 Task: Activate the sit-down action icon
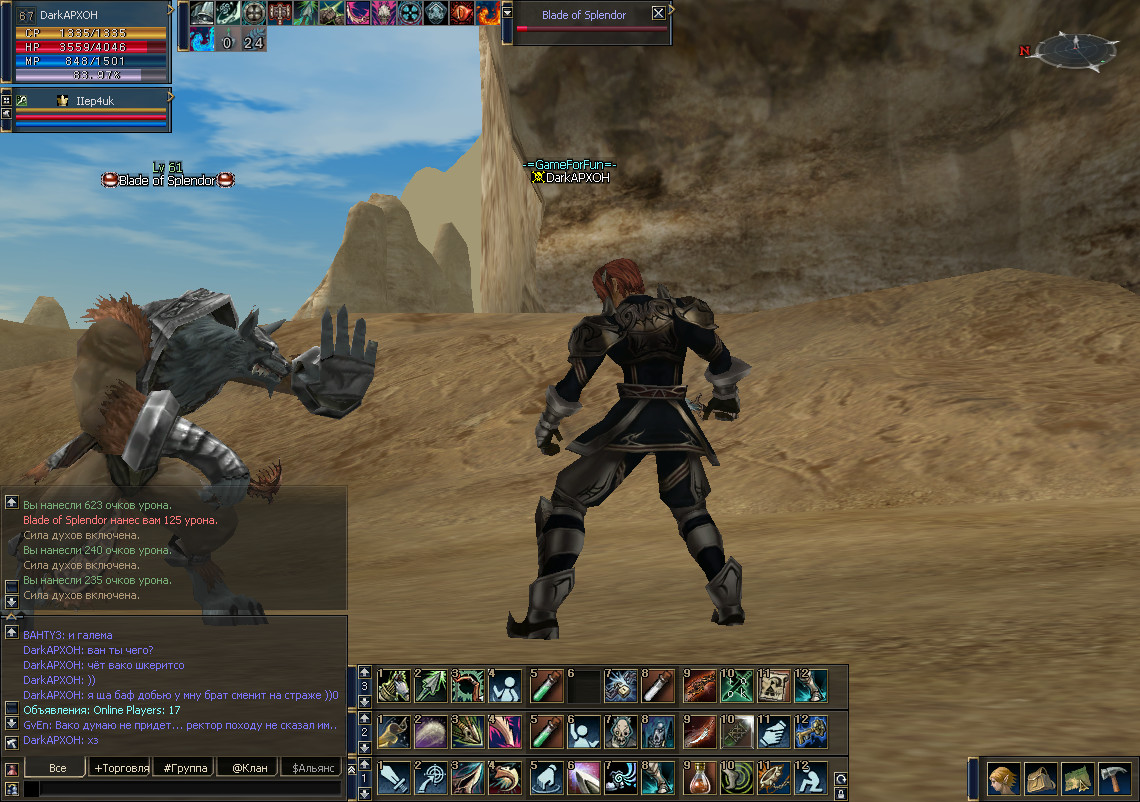pyautogui.click(x=811, y=778)
